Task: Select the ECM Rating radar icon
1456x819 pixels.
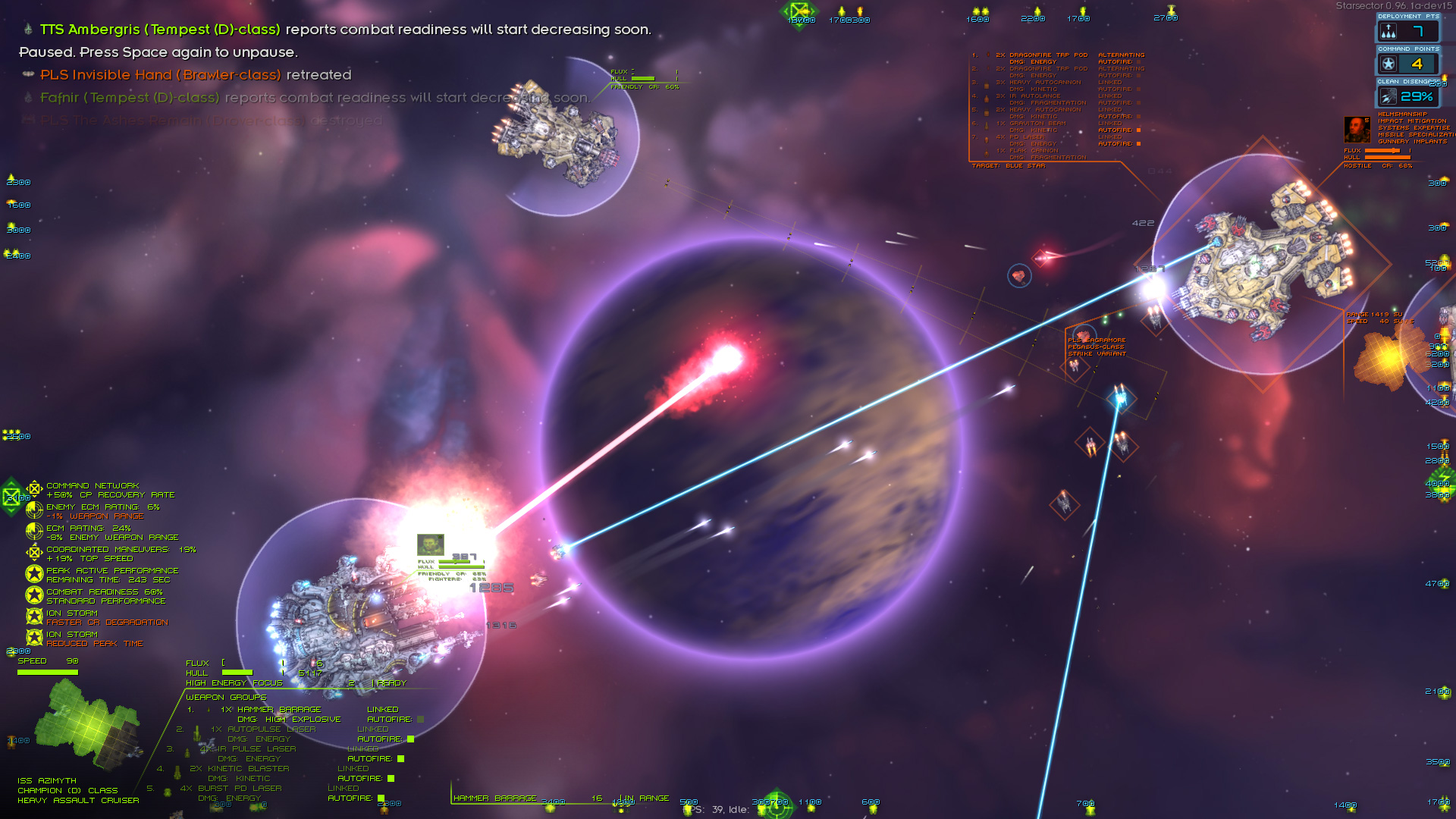Action: pos(33,532)
